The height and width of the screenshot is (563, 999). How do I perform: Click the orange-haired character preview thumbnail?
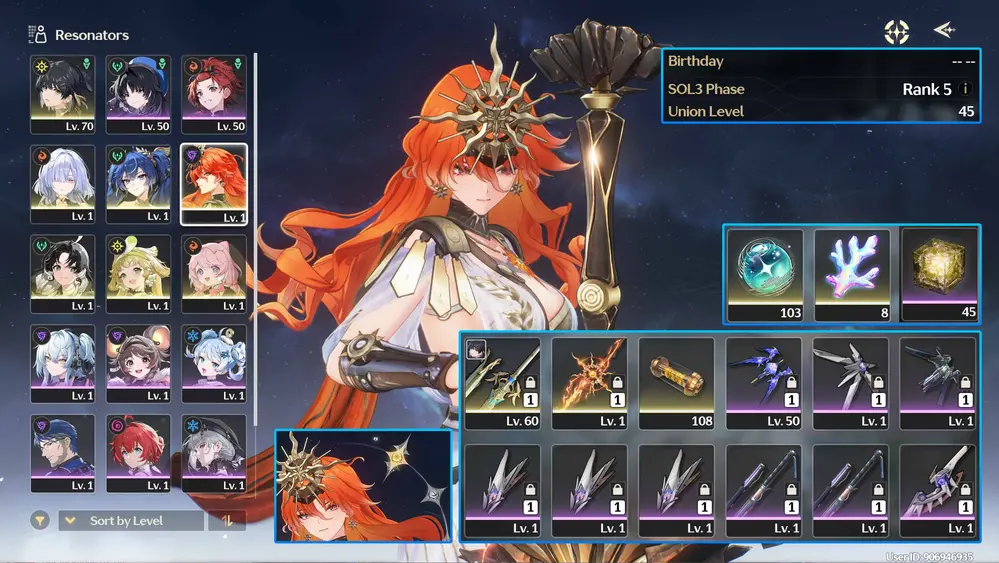(x=363, y=486)
